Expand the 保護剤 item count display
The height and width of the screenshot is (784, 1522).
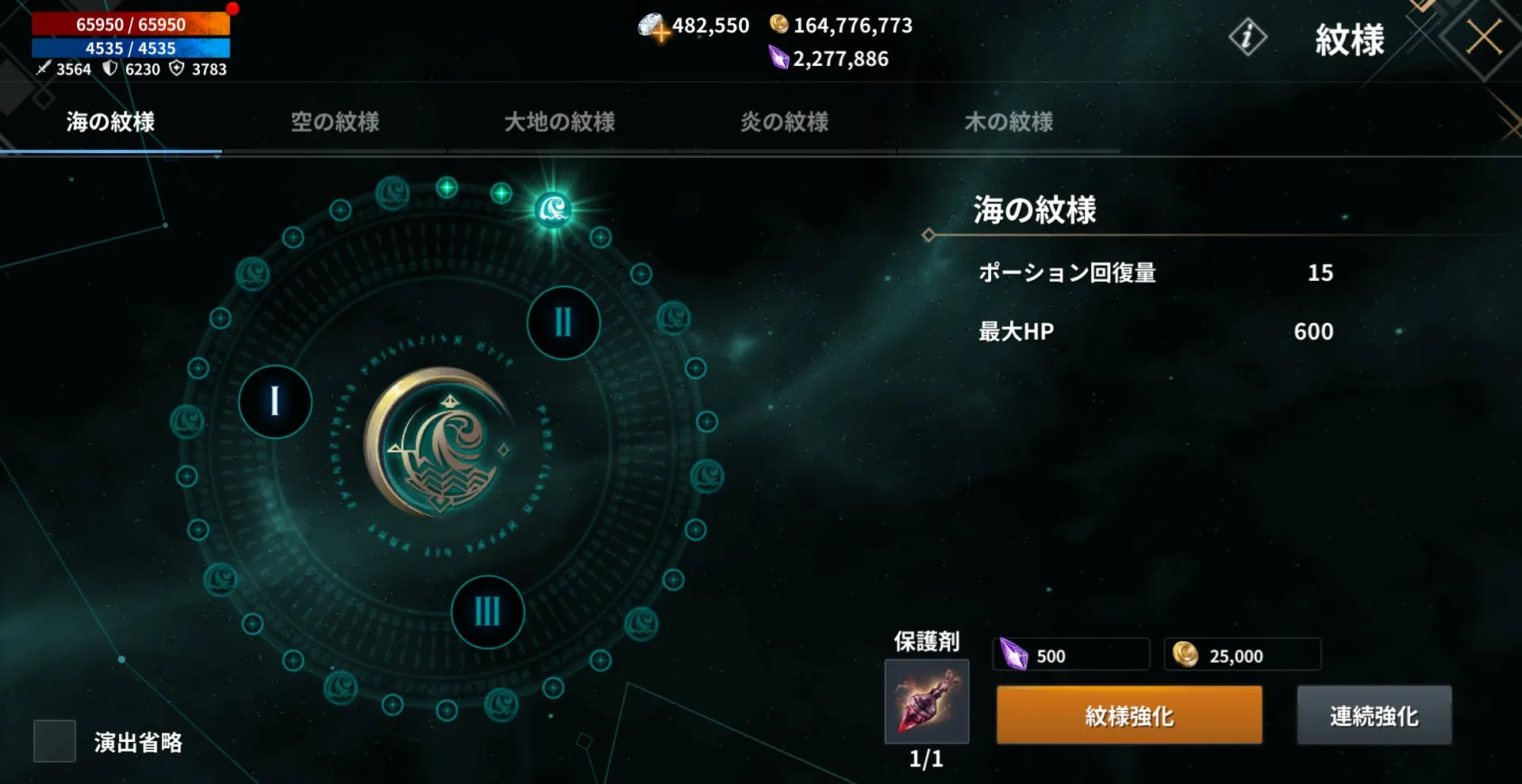tap(925, 759)
